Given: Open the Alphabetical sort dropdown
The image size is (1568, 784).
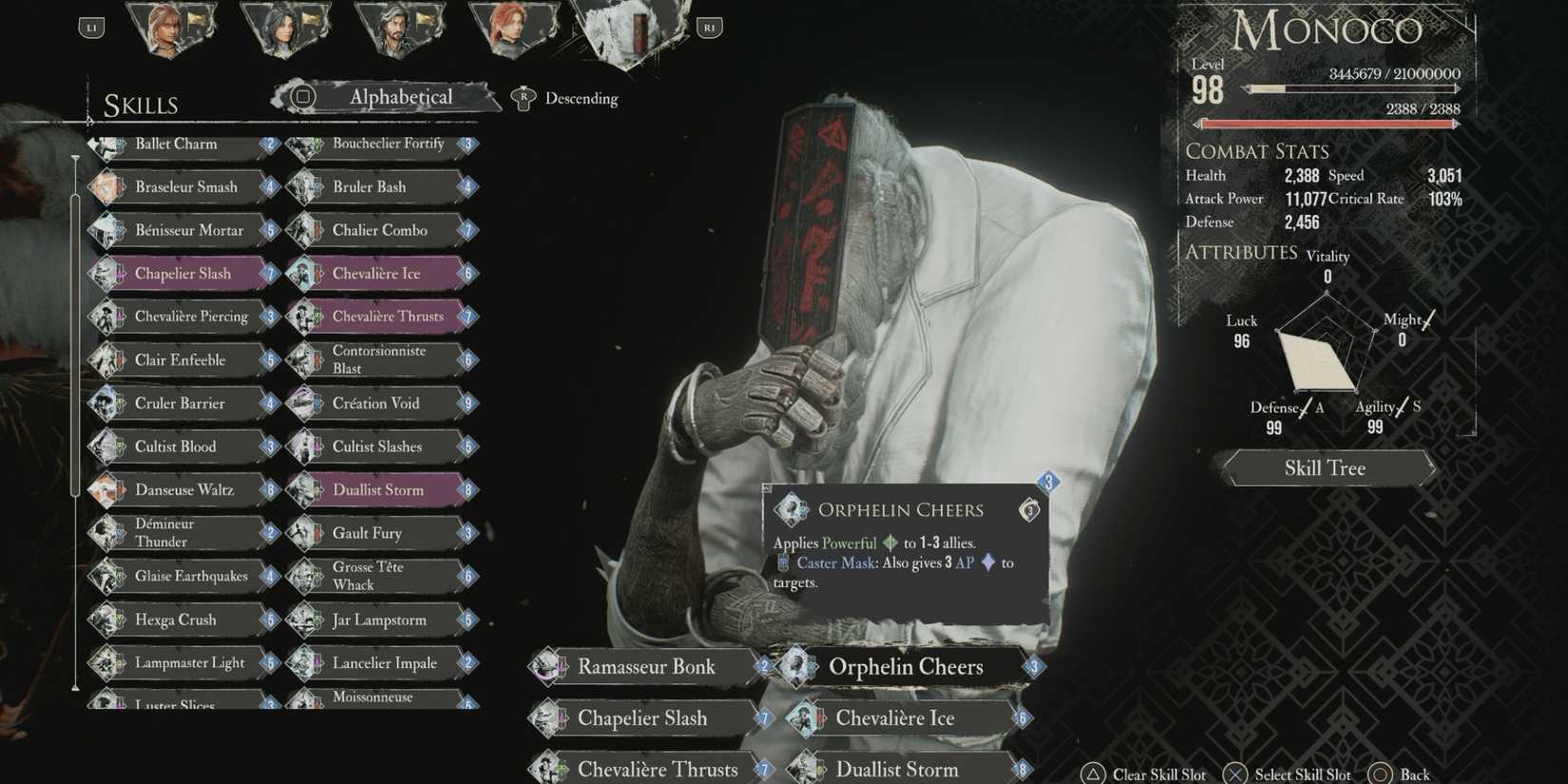Looking at the screenshot, I should 399,97.
